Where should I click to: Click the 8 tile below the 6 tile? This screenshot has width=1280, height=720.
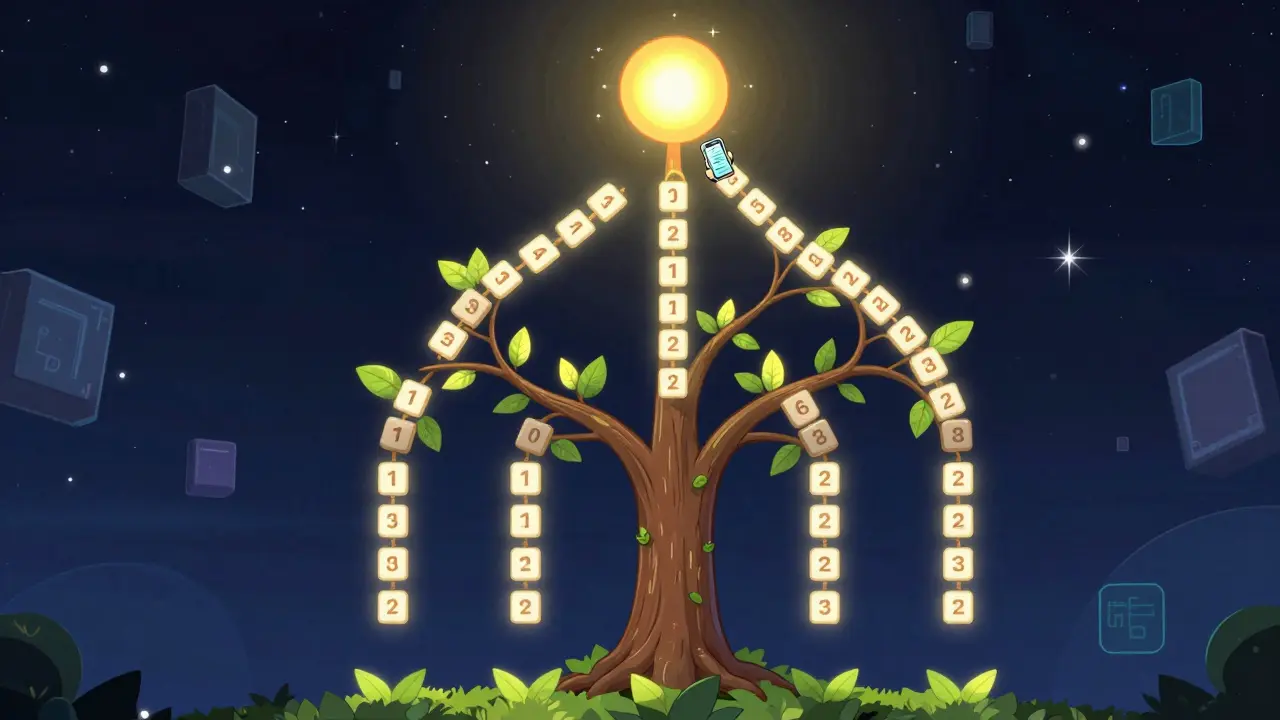pos(817,438)
